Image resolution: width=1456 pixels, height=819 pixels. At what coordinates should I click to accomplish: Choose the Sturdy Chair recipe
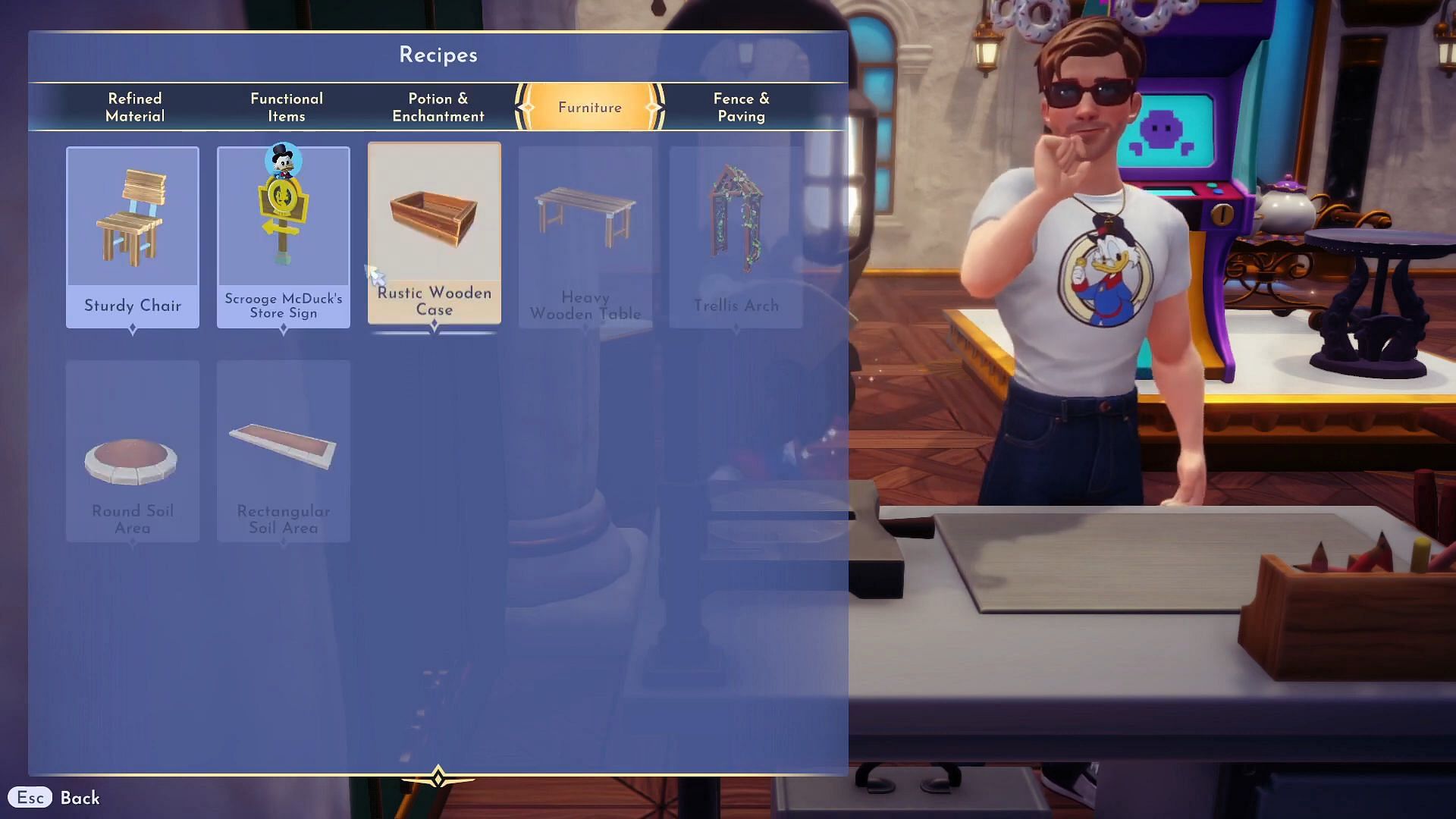click(133, 237)
